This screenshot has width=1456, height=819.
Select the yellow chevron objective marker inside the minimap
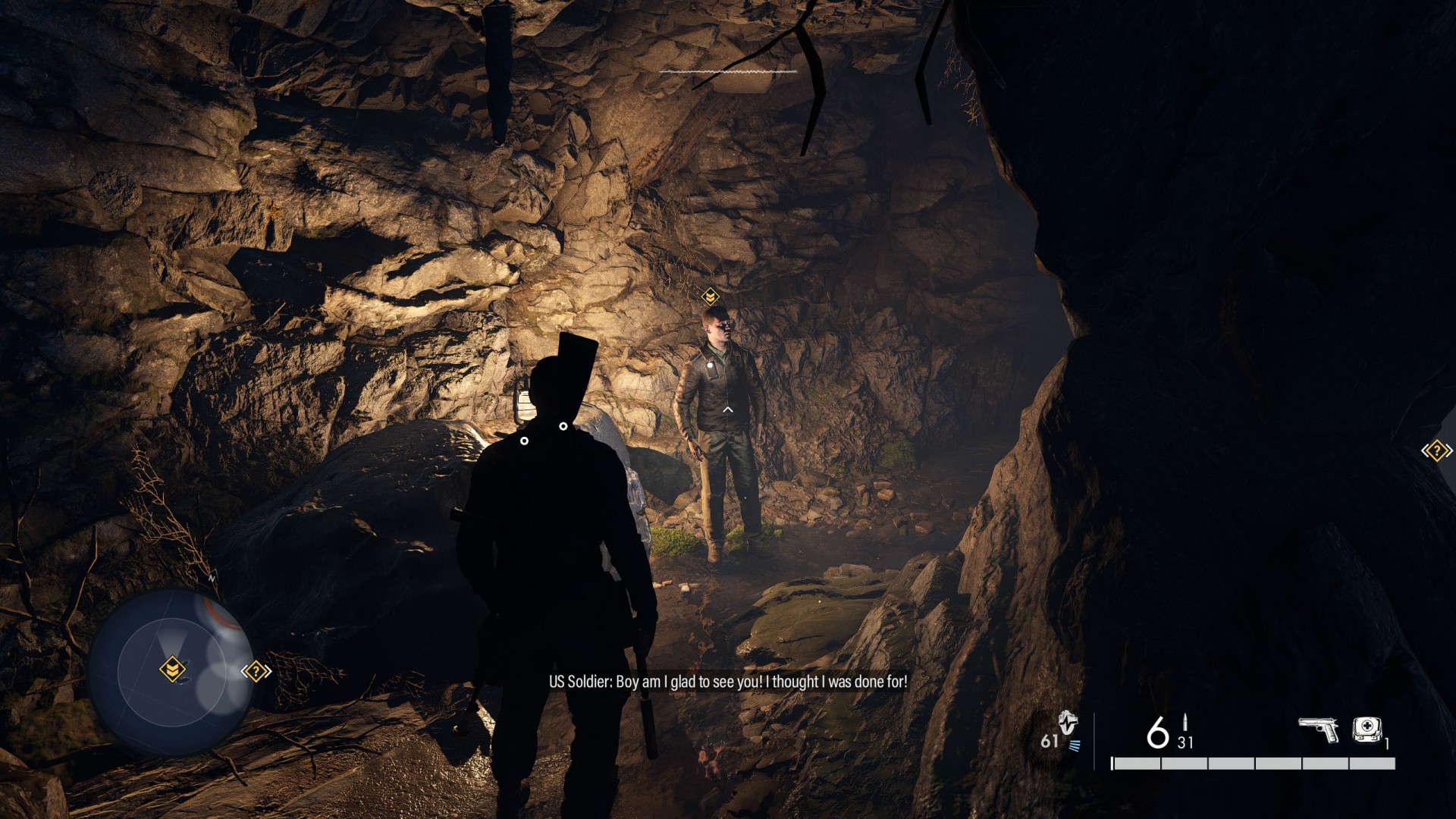tap(173, 670)
